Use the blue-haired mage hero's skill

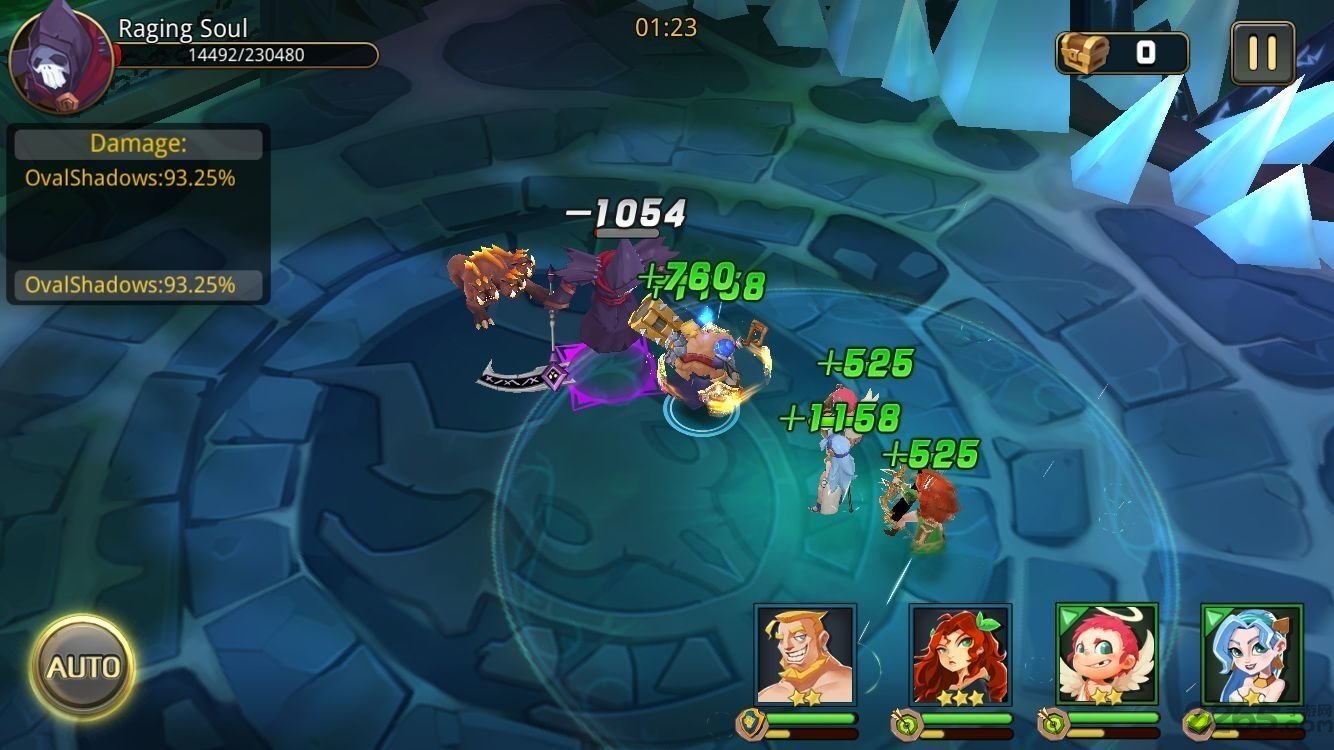[x=1252, y=654]
